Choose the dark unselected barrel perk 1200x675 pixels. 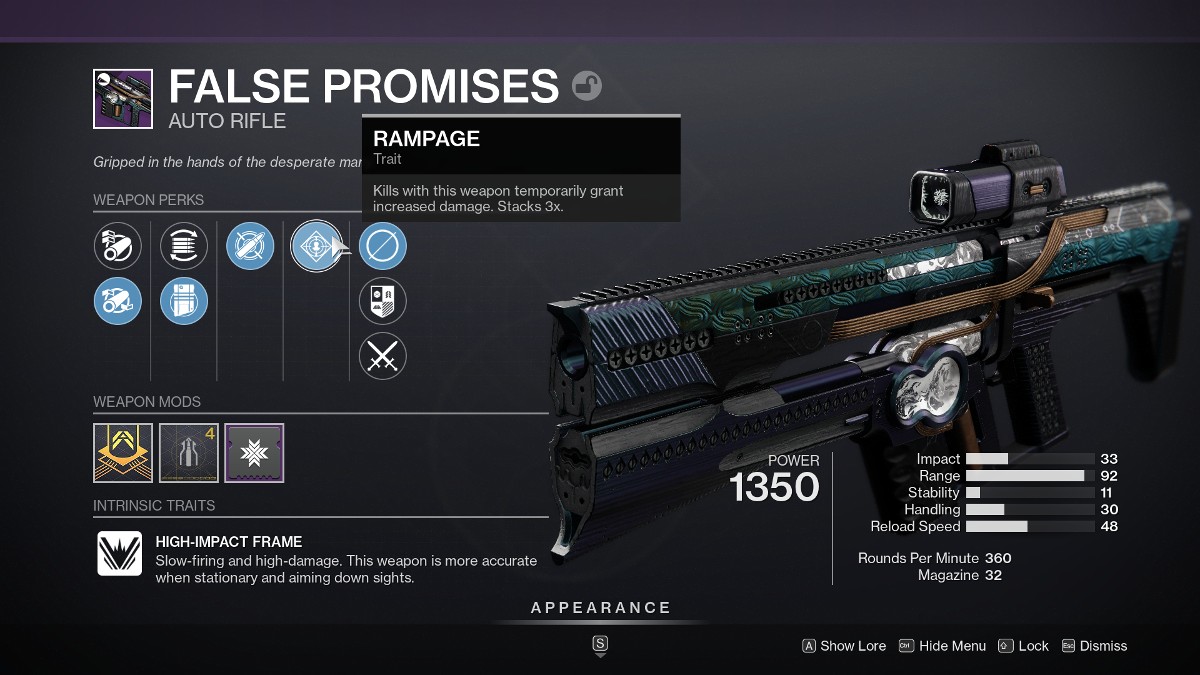pos(118,246)
